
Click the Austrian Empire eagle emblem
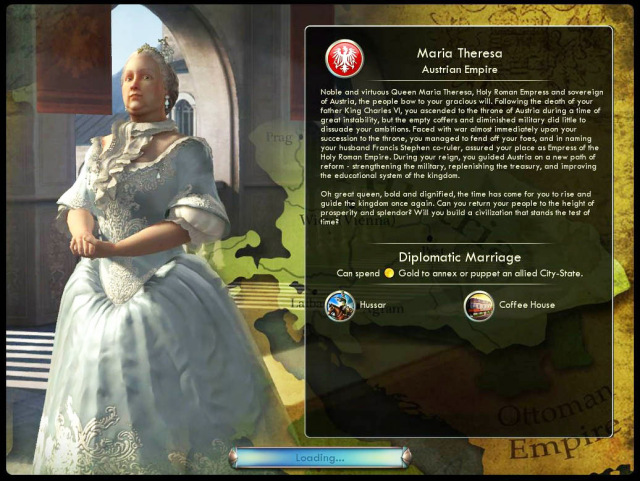345,58
